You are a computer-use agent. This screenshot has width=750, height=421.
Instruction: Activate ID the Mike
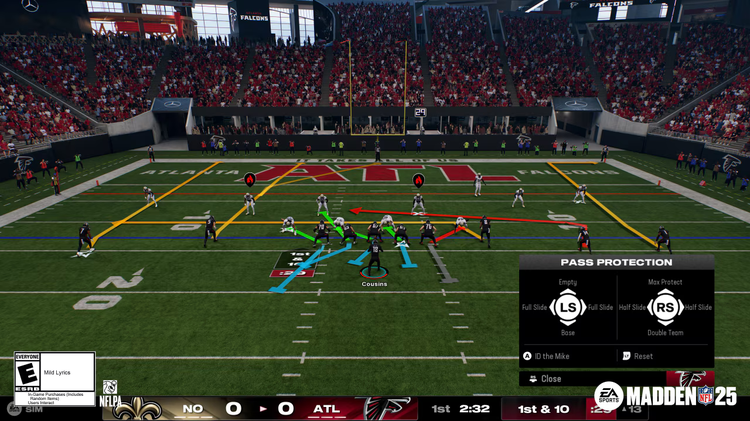tap(551, 356)
